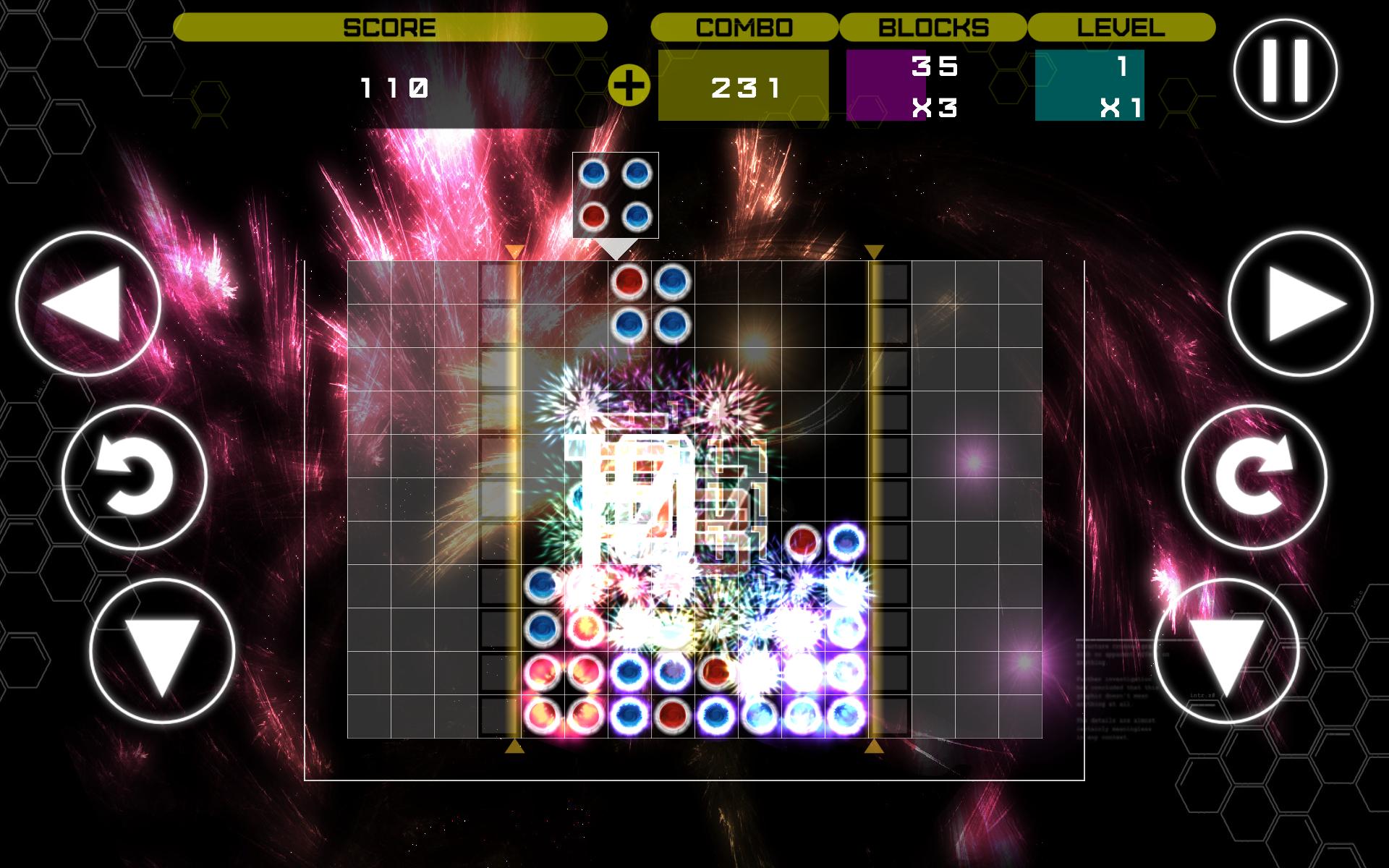Rotate the block clockwise
The image size is (1389, 868).
(1254, 477)
